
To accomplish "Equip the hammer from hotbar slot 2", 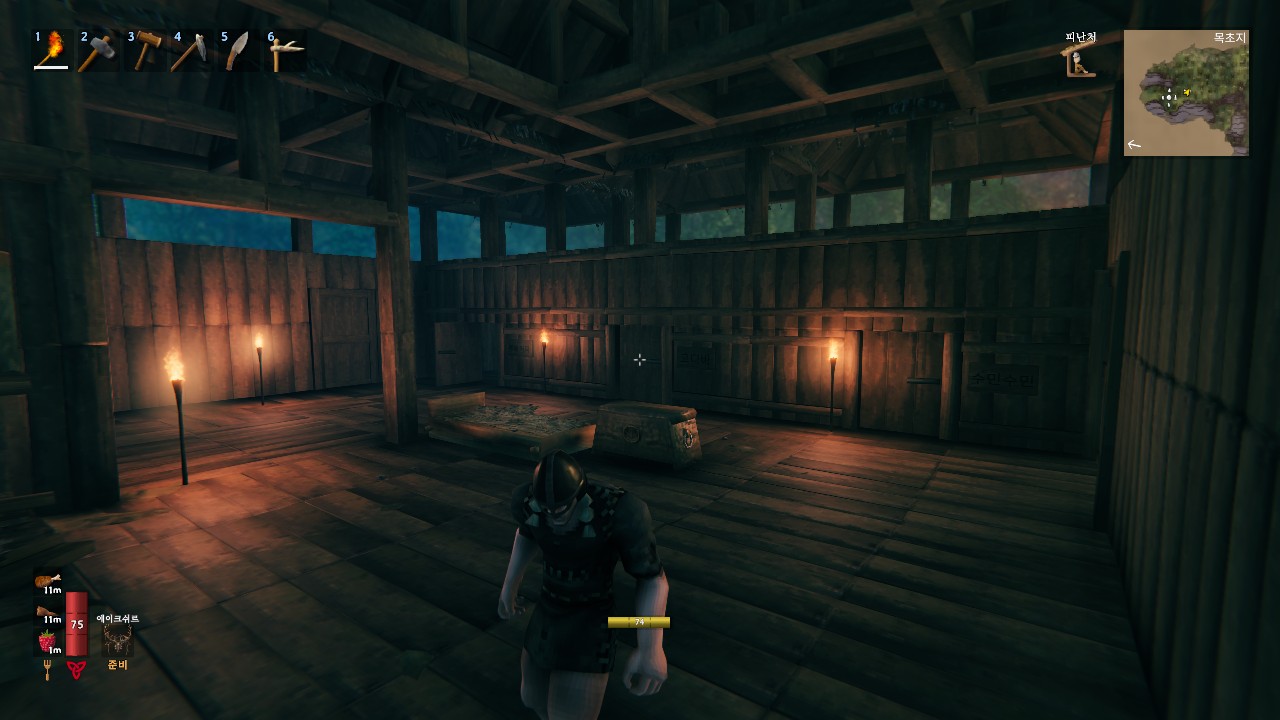I will pos(99,47).
